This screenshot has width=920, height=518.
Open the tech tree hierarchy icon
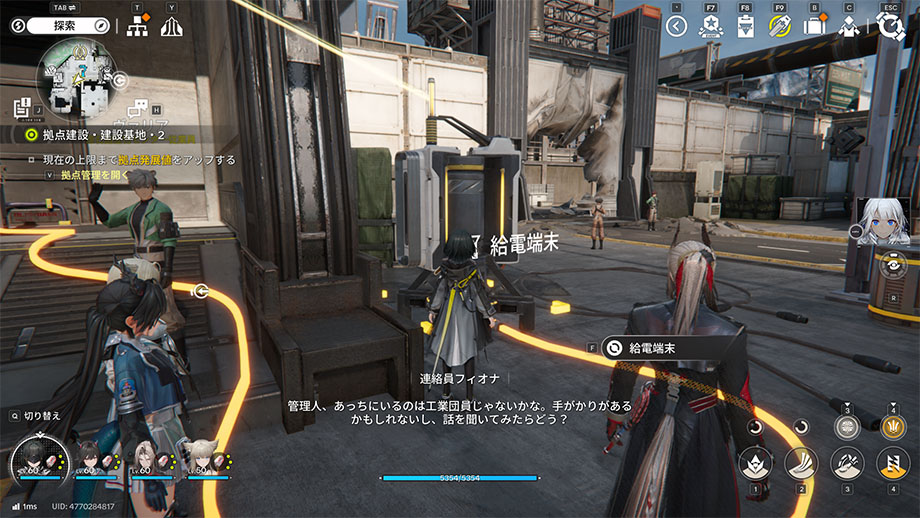tap(139, 27)
